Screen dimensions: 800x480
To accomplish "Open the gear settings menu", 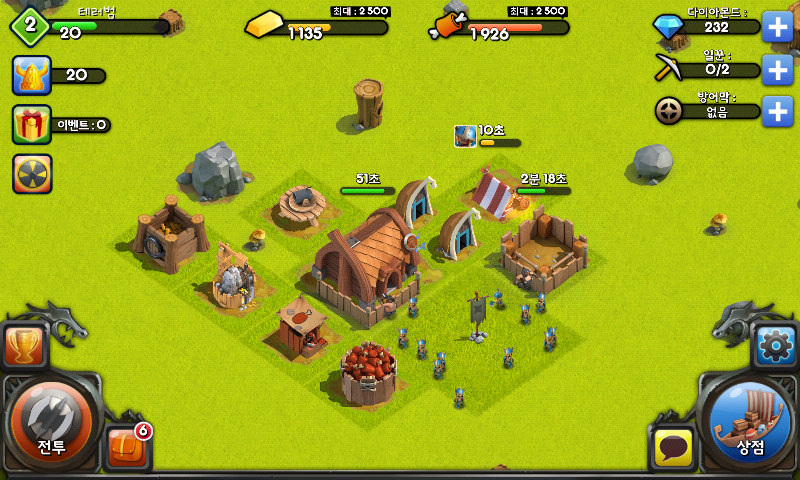I will [774, 346].
